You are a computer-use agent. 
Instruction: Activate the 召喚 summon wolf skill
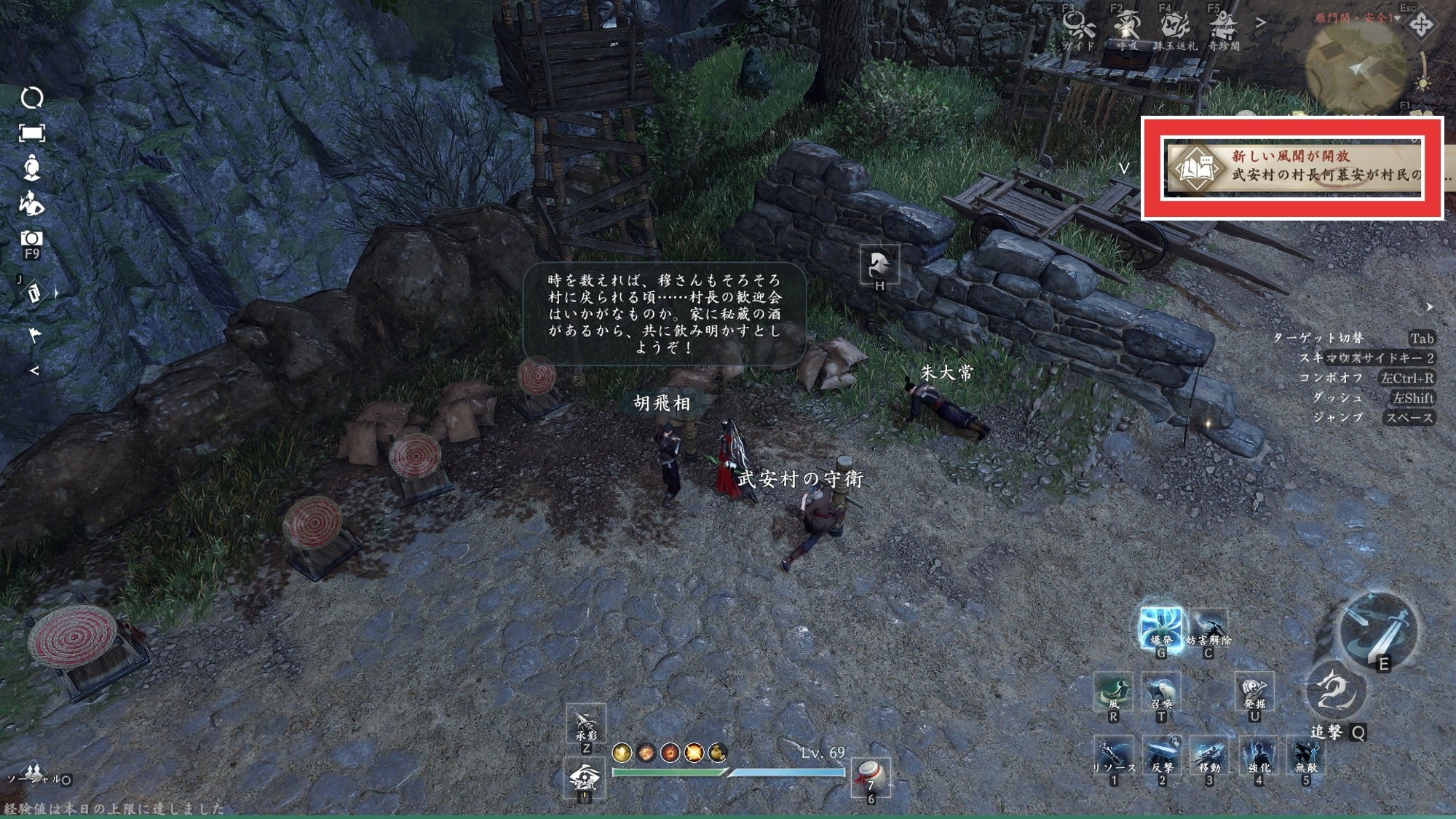[x=1161, y=692]
